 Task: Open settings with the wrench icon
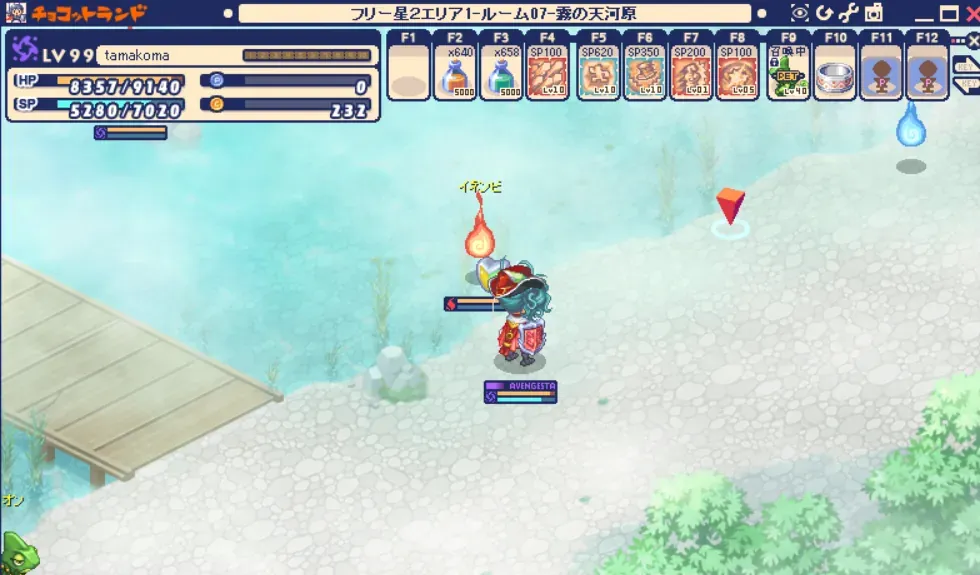click(849, 13)
